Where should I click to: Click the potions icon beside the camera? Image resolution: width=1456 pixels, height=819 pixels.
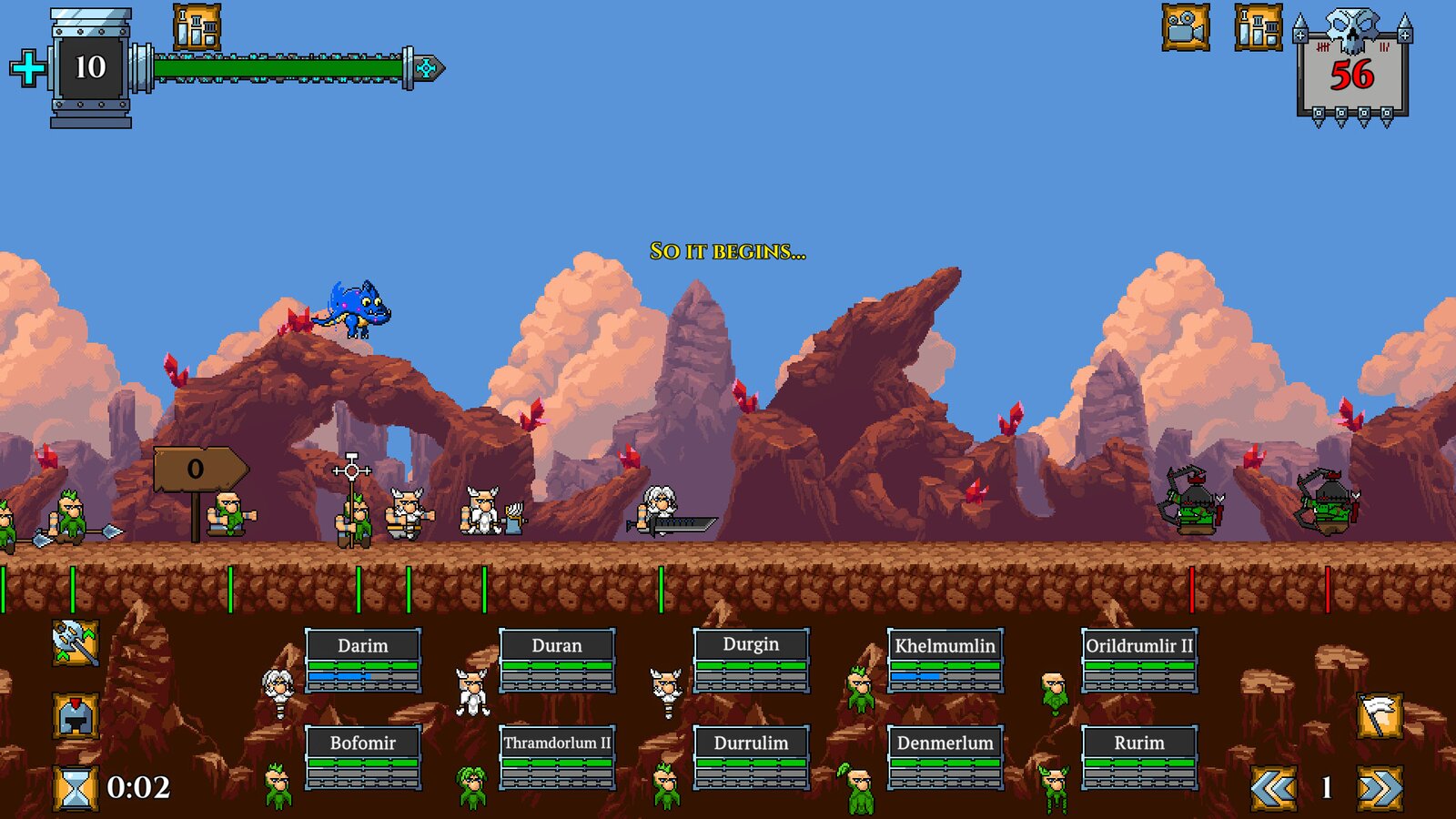pos(1259,27)
